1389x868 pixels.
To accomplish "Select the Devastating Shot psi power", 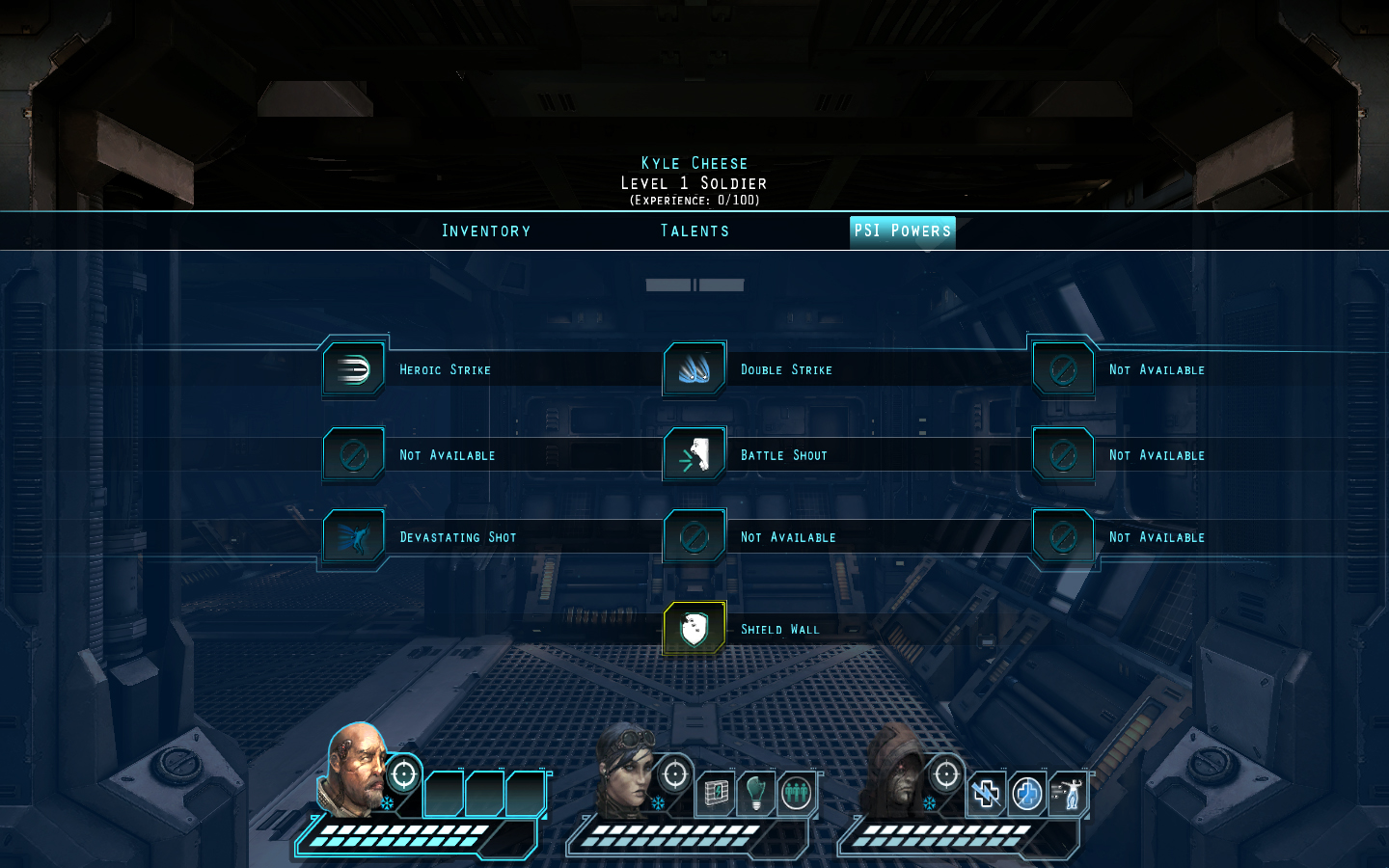I will (354, 537).
